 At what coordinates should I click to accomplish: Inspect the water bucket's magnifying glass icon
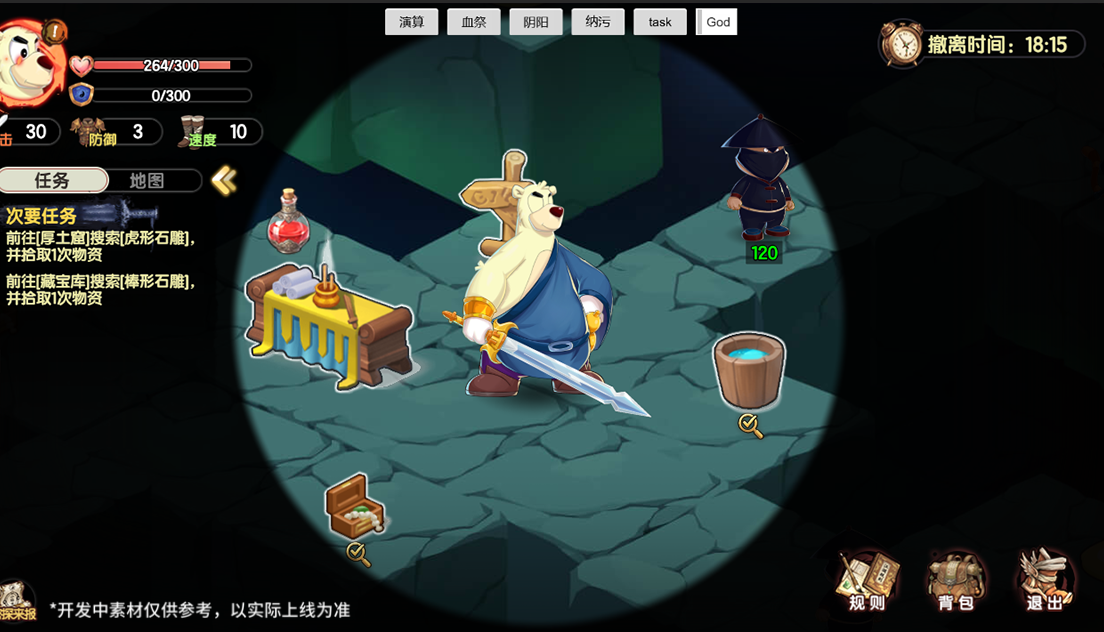click(751, 426)
